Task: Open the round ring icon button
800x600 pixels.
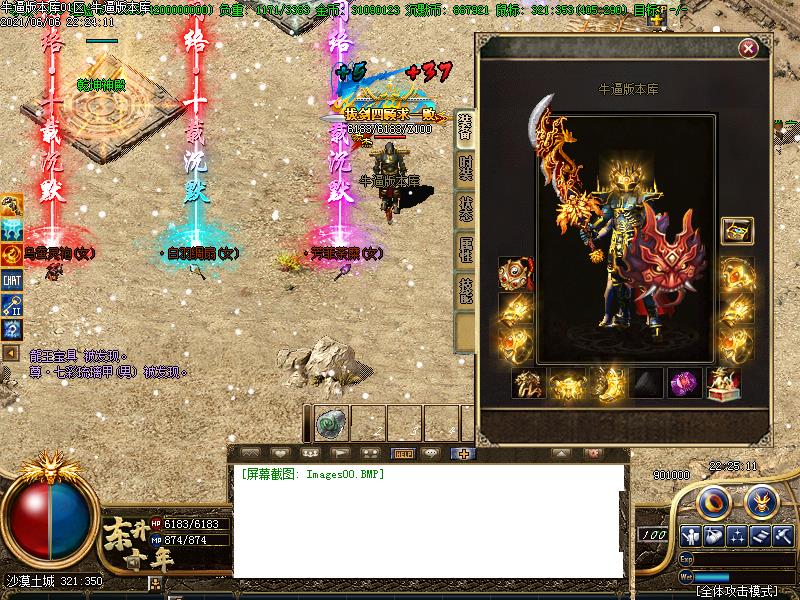Action: click(x=712, y=500)
